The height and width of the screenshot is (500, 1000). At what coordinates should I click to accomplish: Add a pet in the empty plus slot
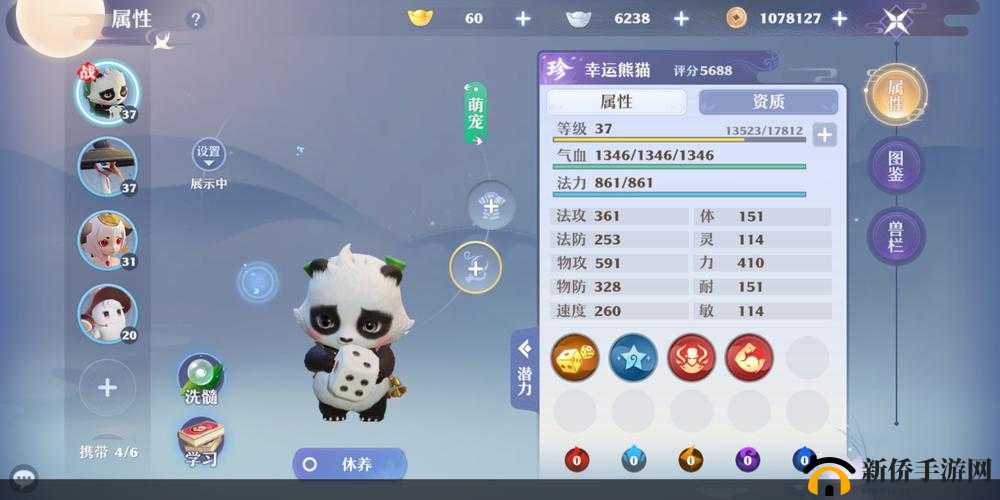point(108,388)
